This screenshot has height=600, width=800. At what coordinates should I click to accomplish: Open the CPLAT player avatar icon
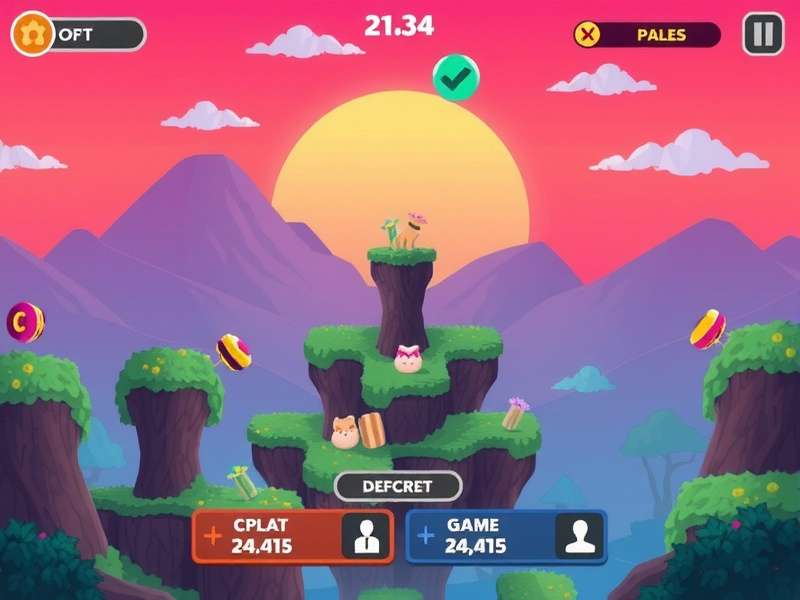tap(366, 536)
